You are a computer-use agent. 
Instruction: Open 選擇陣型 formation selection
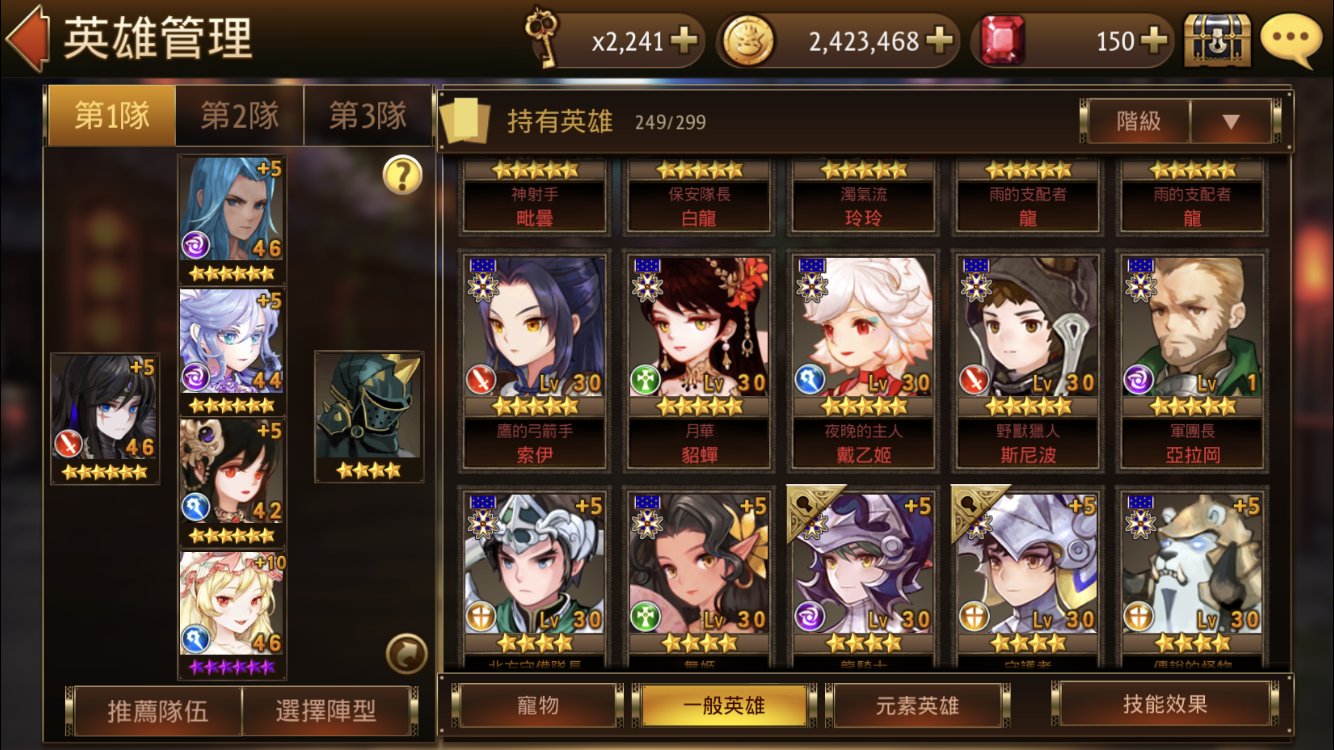[326, 711]
